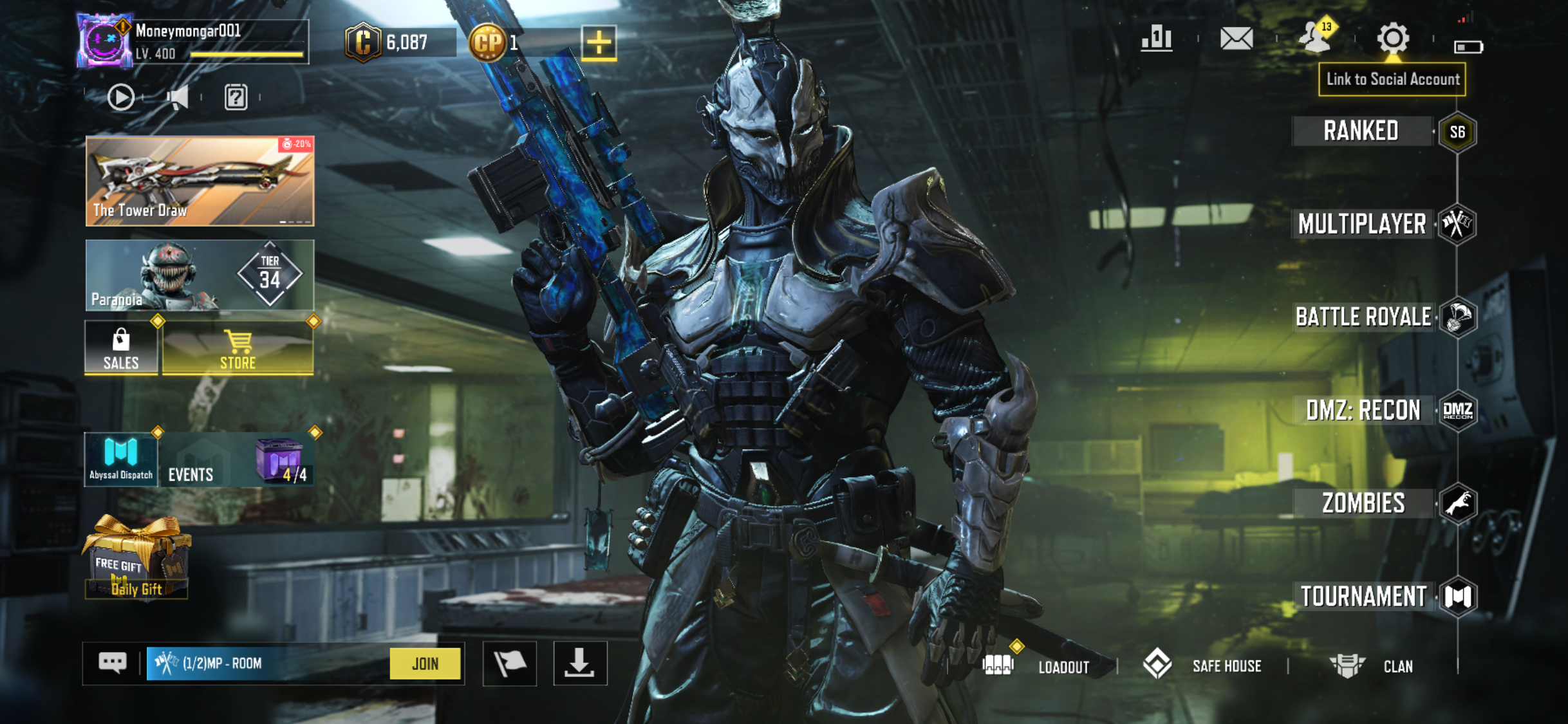This screenshot has width=1568, height=724.
Task: Select Multiplayer mode
Action: pos(1362,224)
